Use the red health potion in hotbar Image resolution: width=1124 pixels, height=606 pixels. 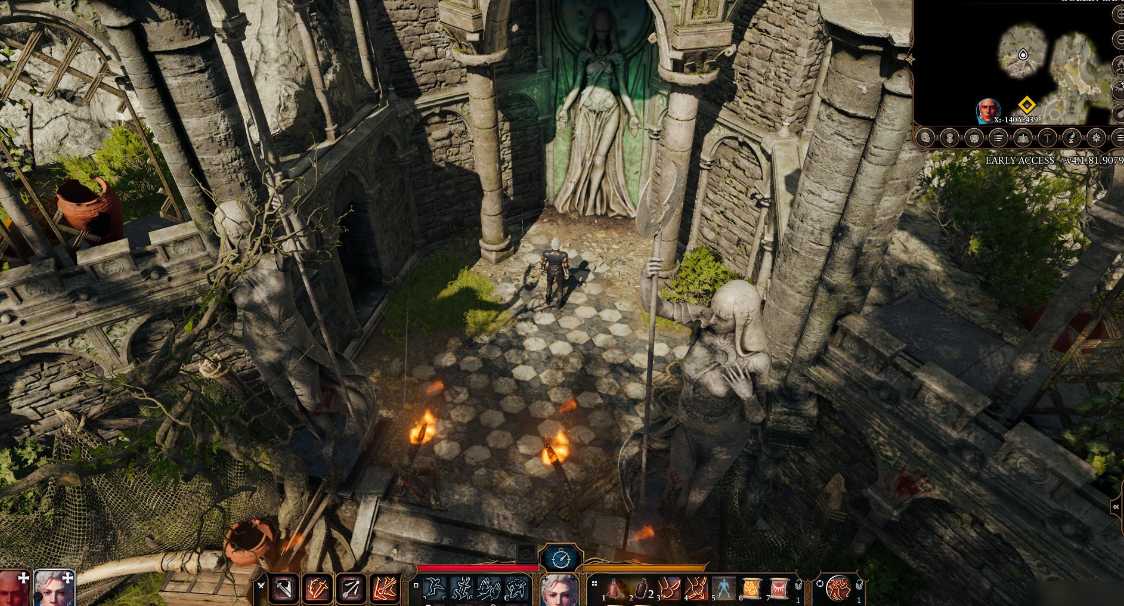tap(615, 589)
